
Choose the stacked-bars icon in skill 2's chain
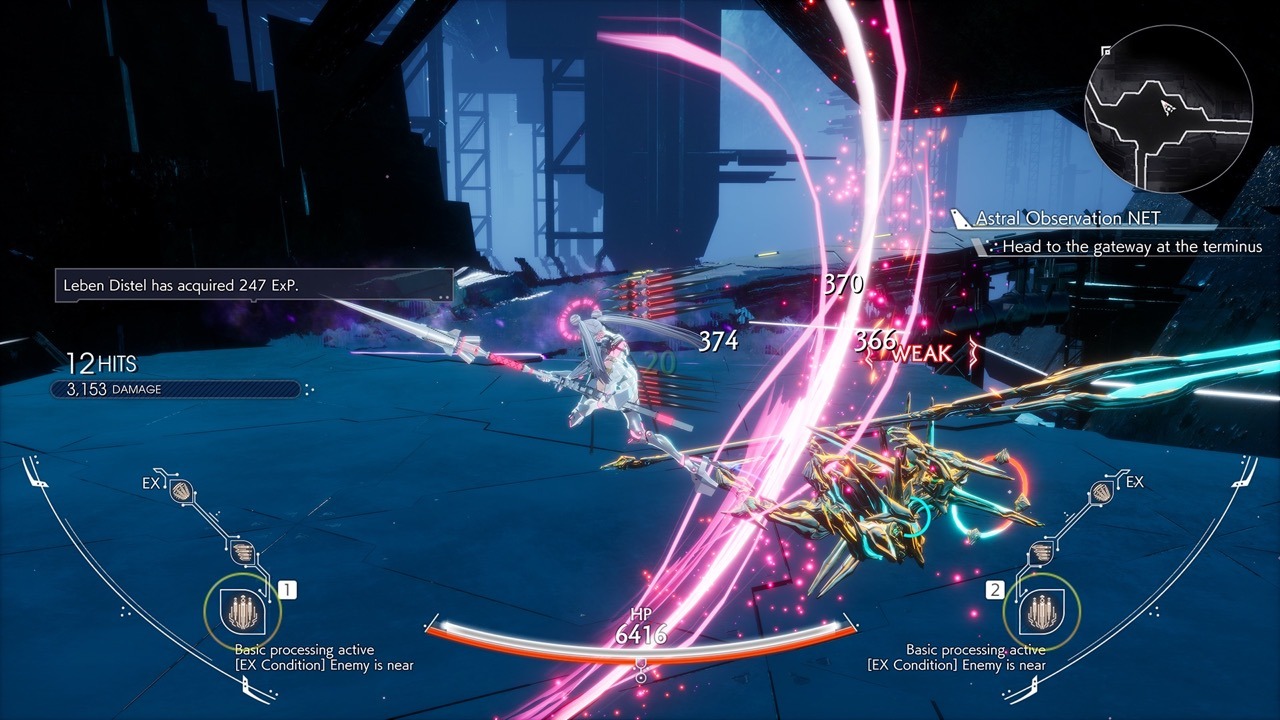(1041, 551)
